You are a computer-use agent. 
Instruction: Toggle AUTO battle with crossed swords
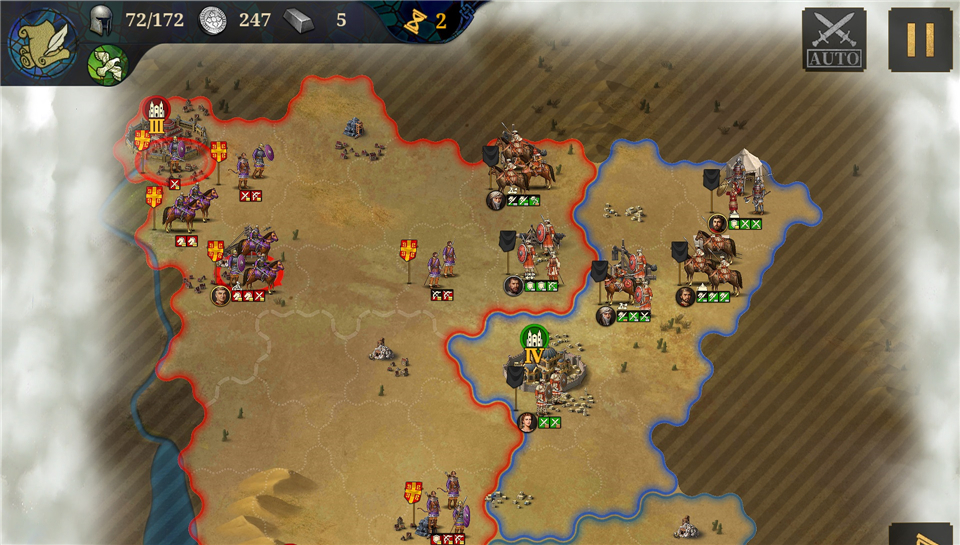pos(834,39)
